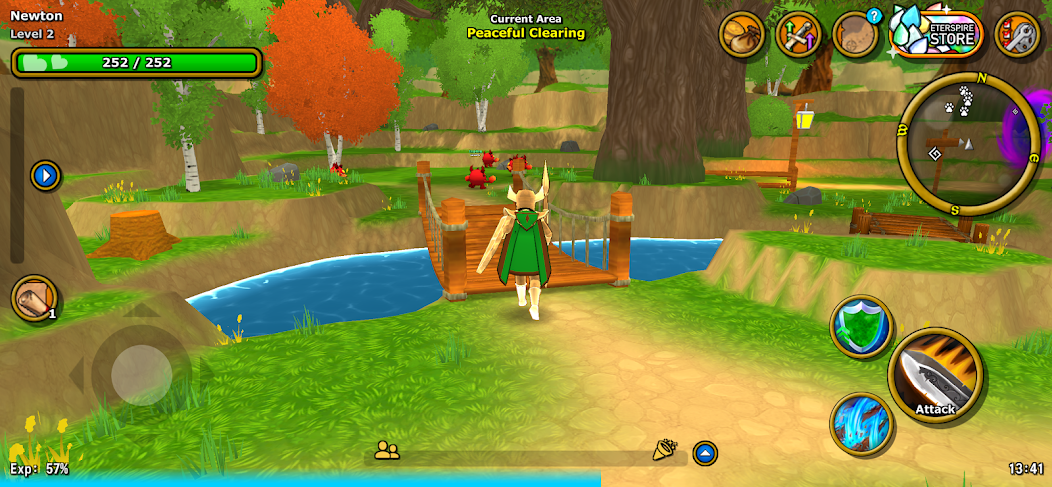
Task: Open the megaphone icon on the chat bar
Action: coord(664,451)
